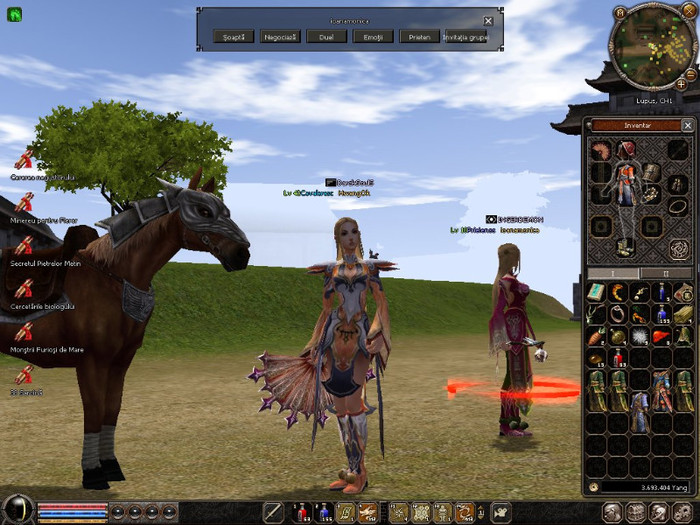Add the player with the Prieten button
700x525 pixels.
pyautogui.click(x=418, y=36)
